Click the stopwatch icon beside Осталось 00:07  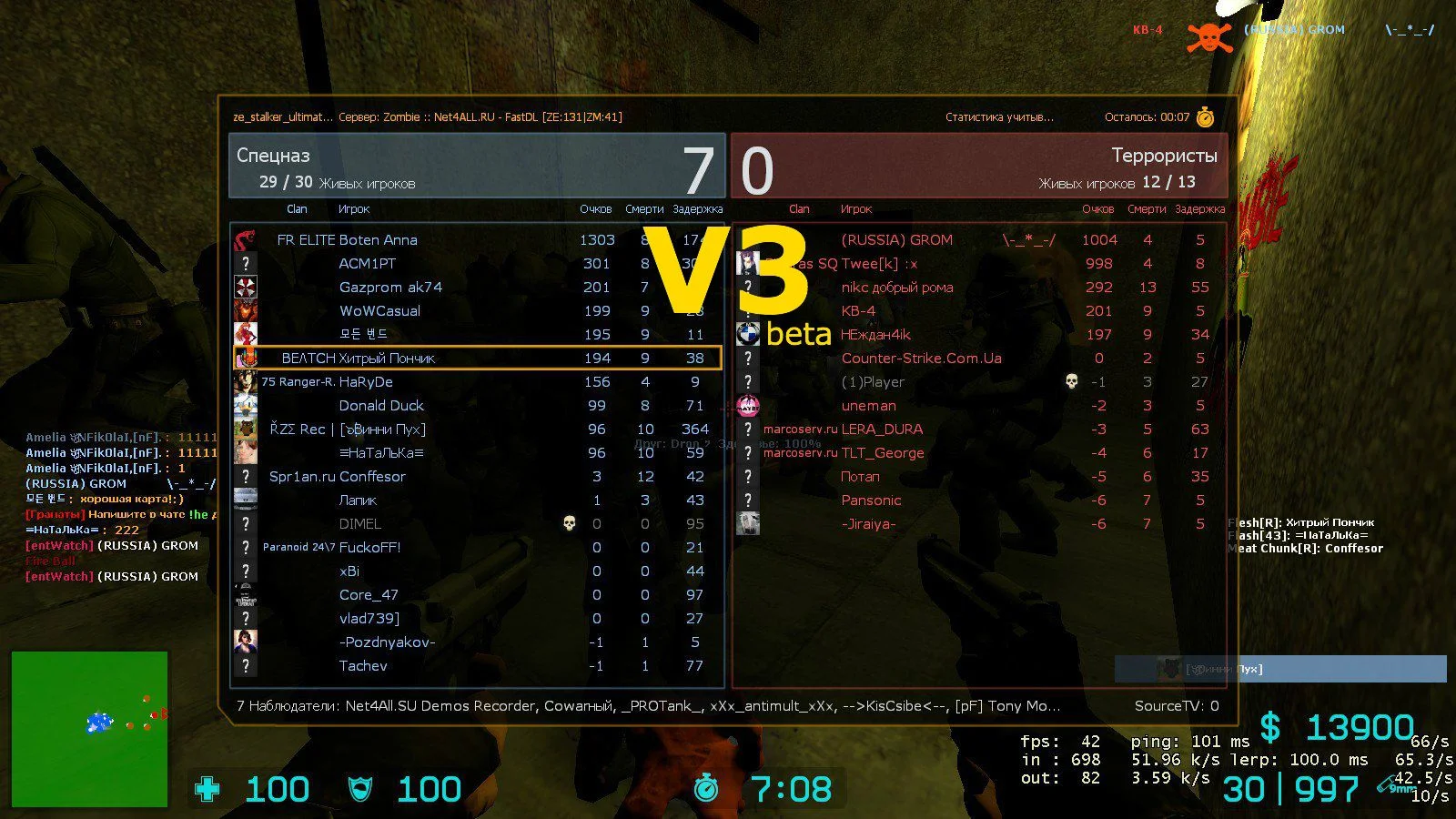click(x=1206, y=116)
